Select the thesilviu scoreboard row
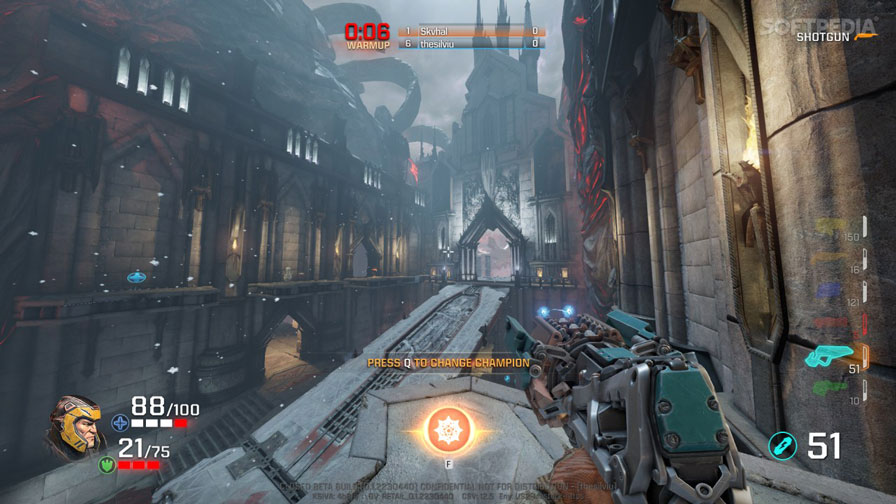Viewport: 896px width, 504px height. [x=470, y=44]
